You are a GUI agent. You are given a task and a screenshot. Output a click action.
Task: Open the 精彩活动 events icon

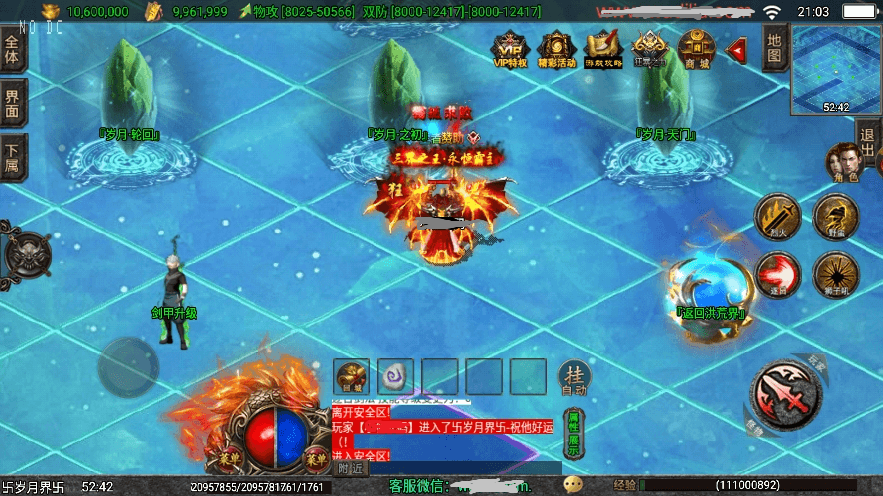[556, 48]
